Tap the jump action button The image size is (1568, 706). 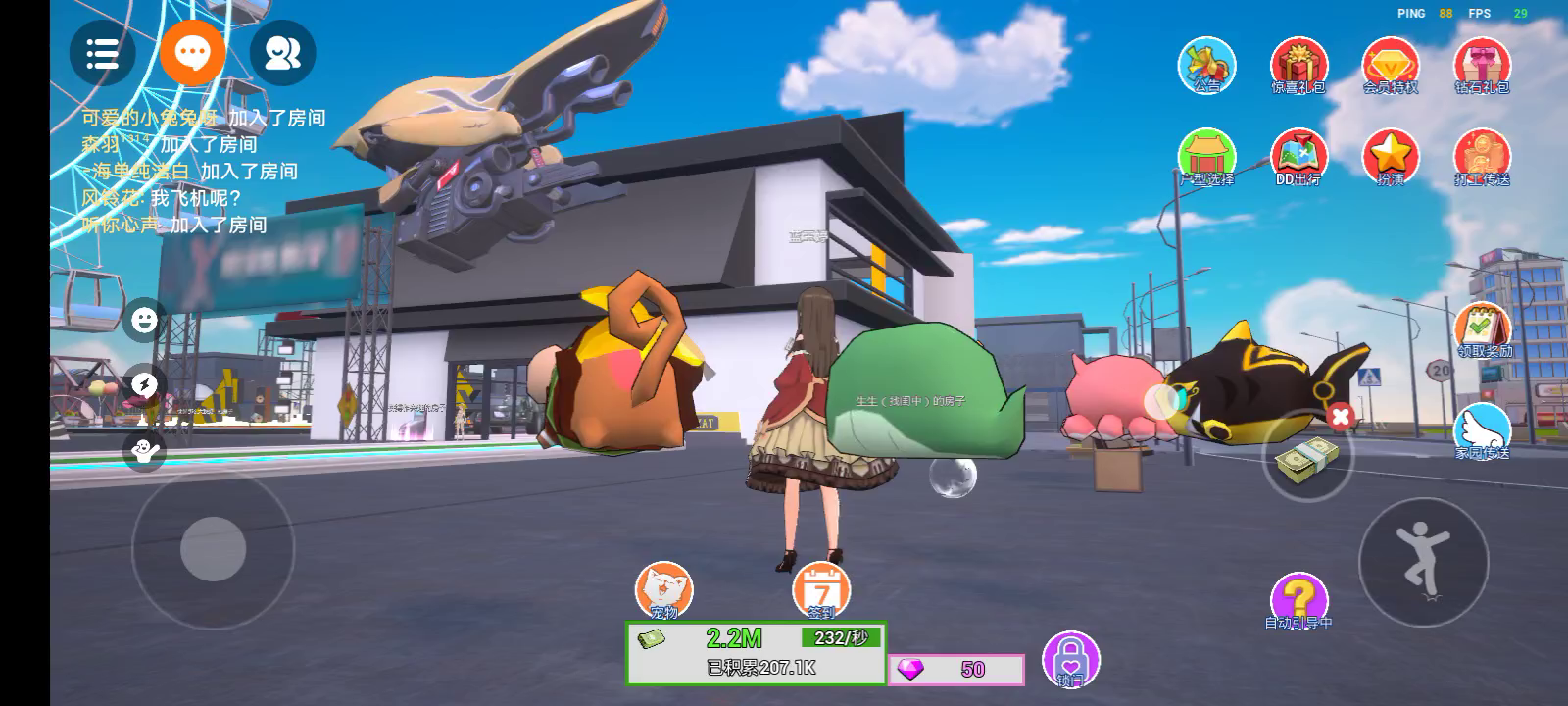click(x=1423, y=561)
